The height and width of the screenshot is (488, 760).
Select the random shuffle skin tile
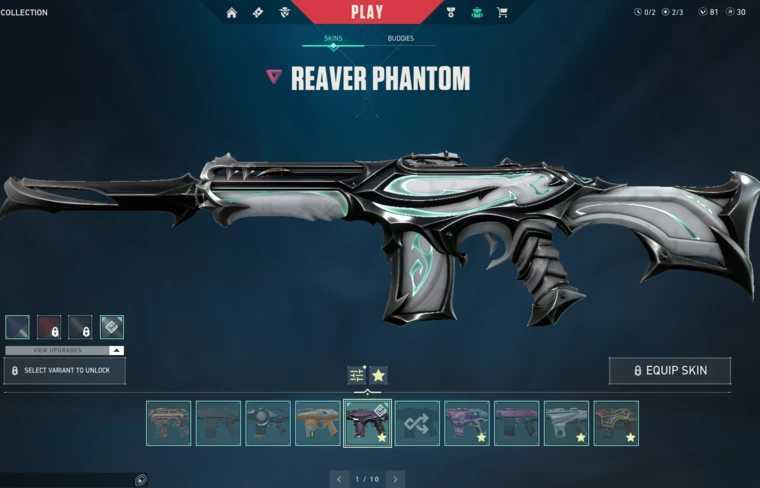pyautogui.click(x=417, y=423)
